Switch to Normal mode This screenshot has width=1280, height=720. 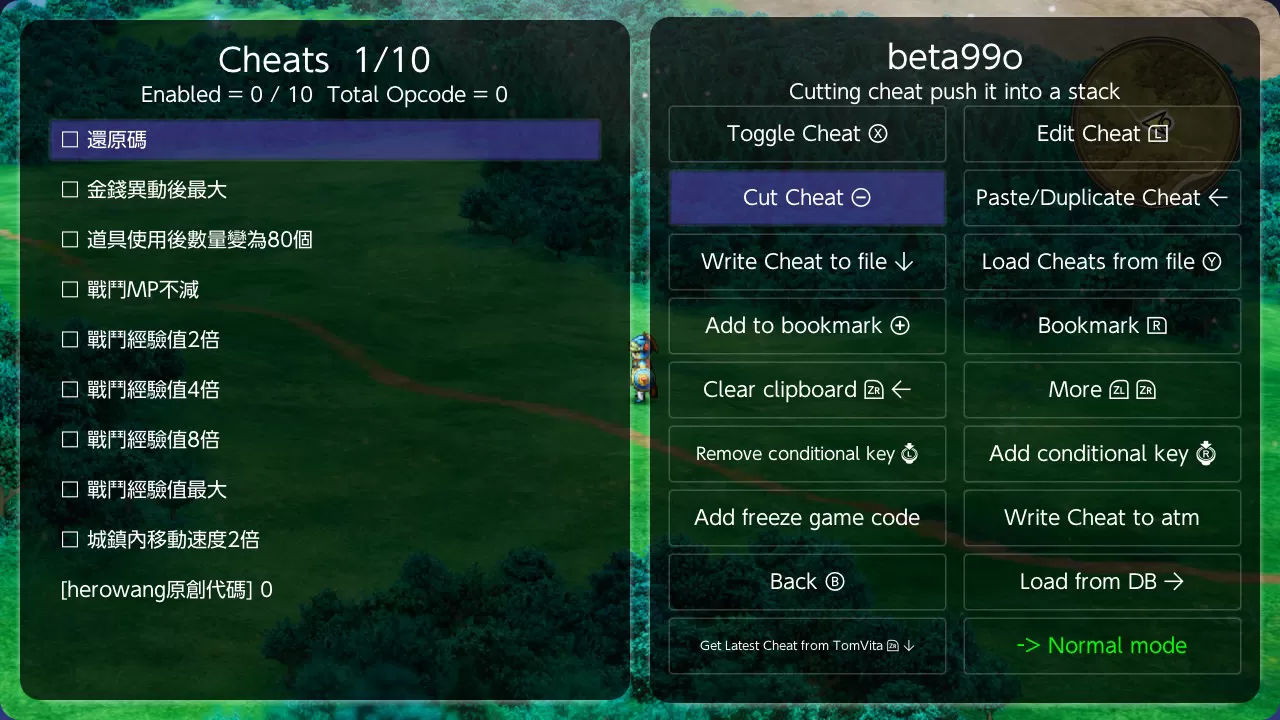click(x=1101, y=646)
